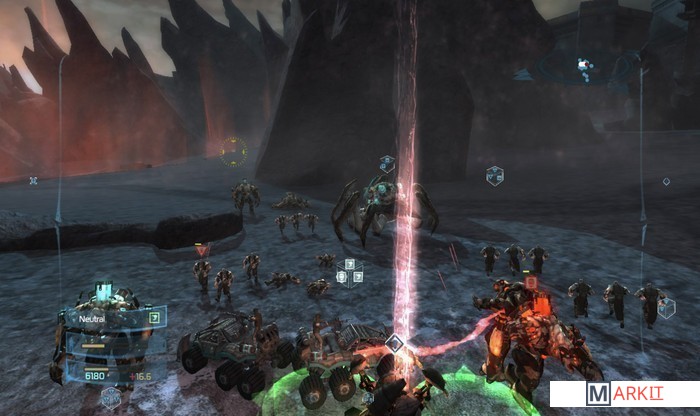The image size is (700, 416).
Task: Select the red badge above the orange mech
Action: tap(531, 283)
